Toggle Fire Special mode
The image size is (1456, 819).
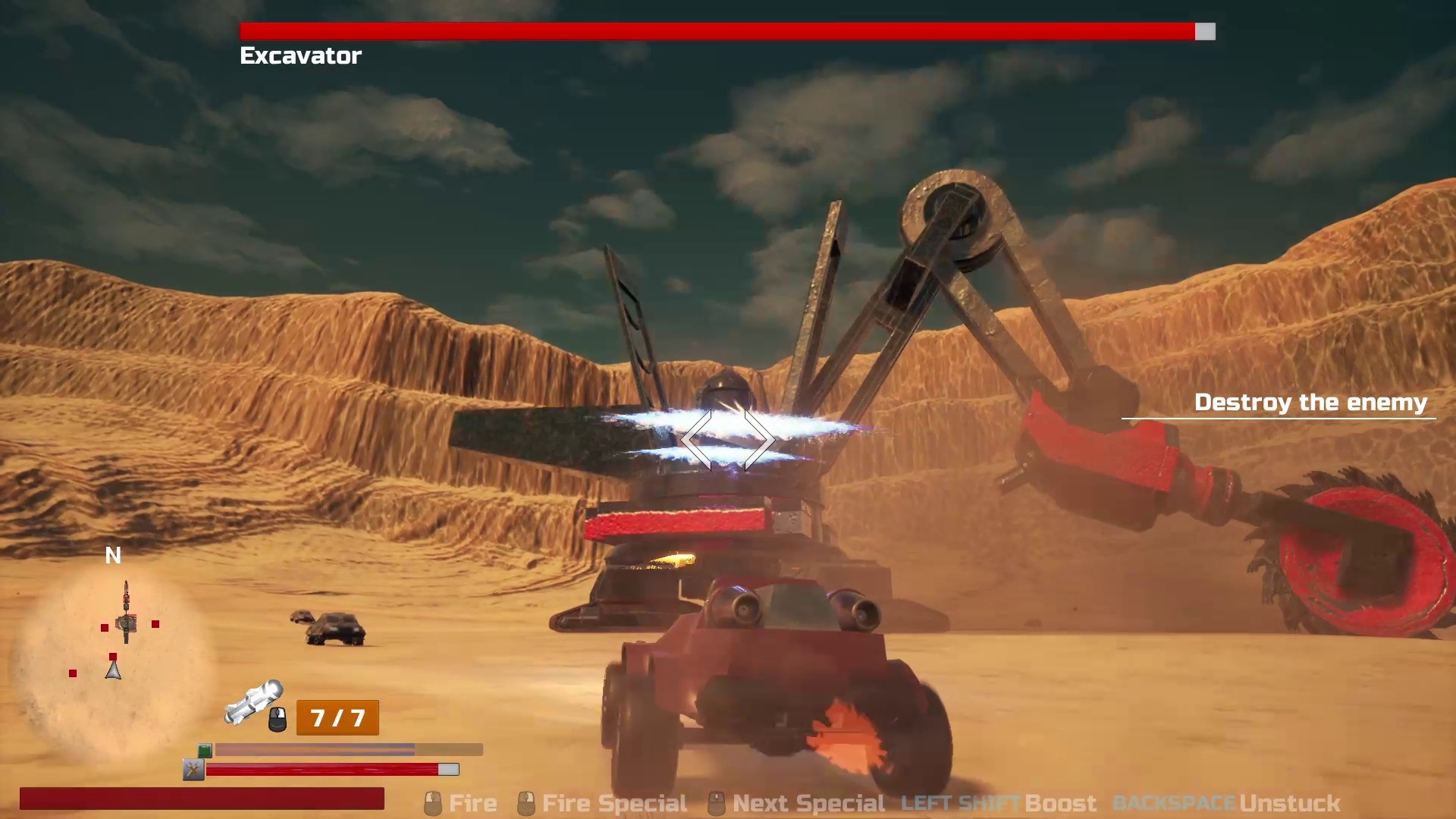click(x=614, y=802)
